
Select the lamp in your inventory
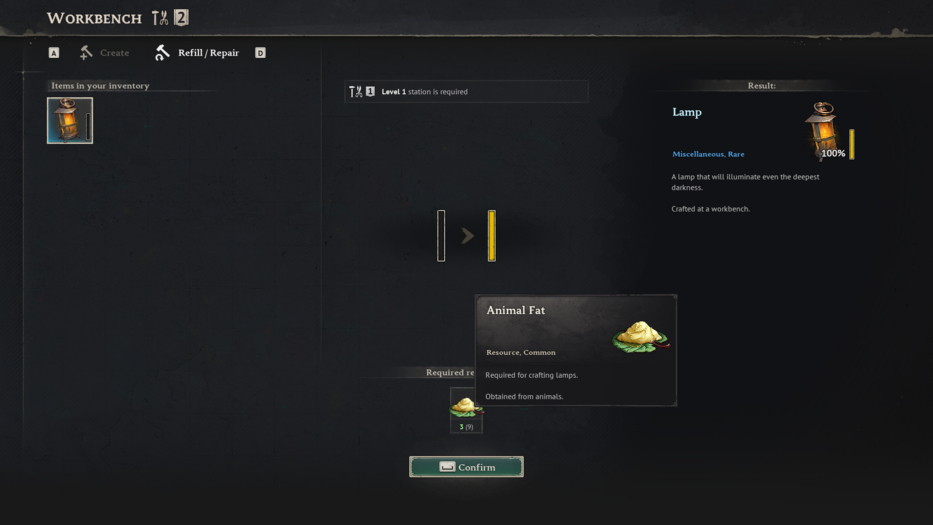coord(70,120)
